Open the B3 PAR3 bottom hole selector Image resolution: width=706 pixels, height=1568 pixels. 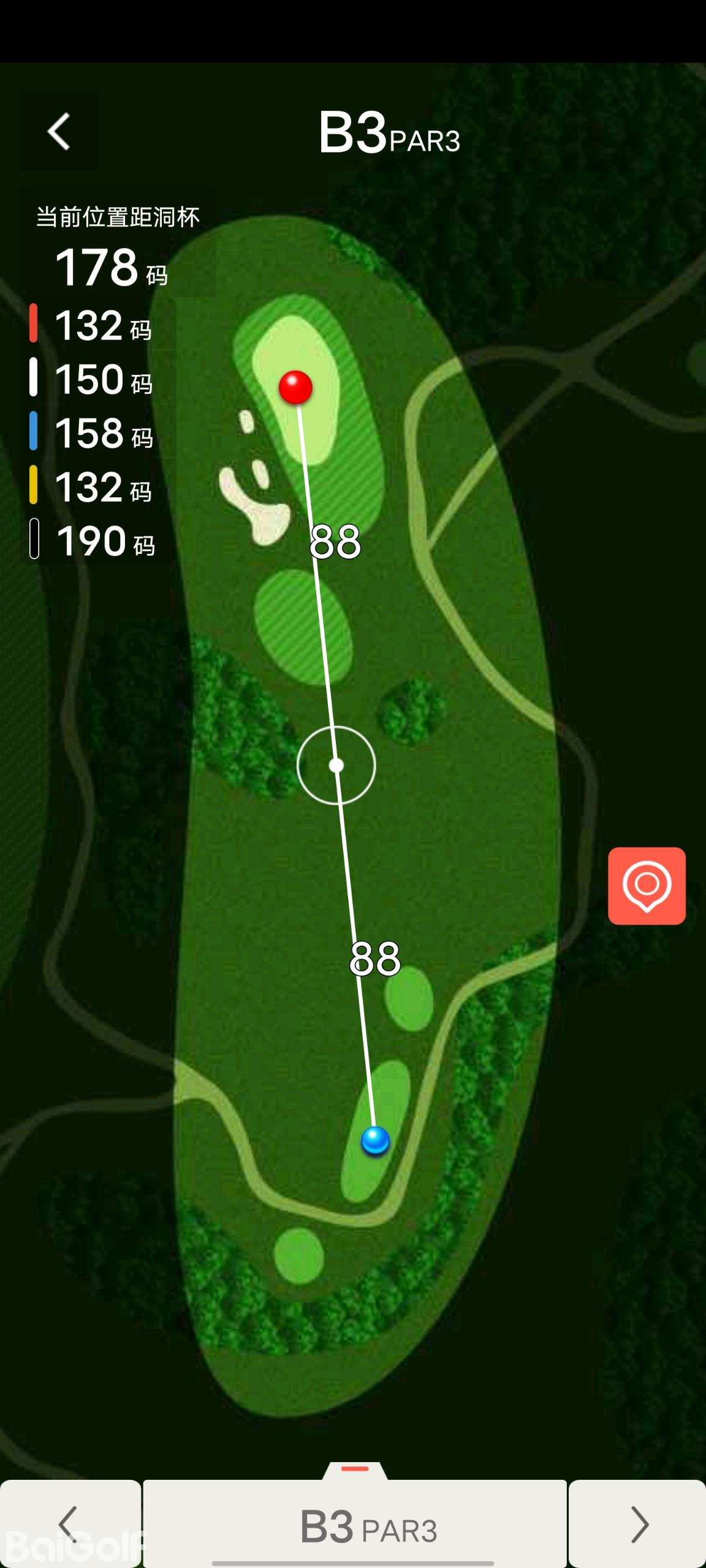[355, 1525]
